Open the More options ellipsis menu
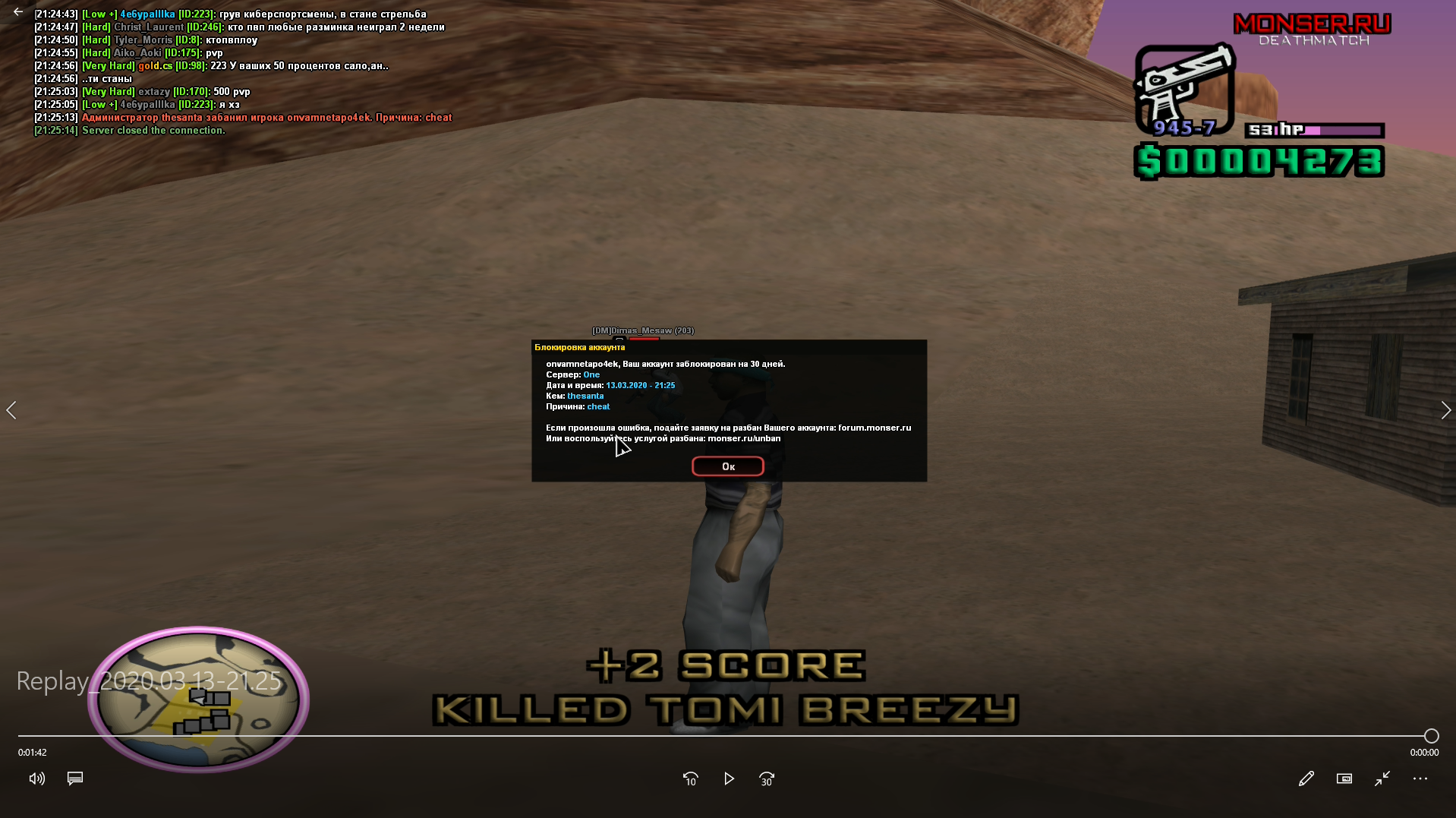The height and width of the screenshot is (818, 1456). click(x=1420, y=779)
